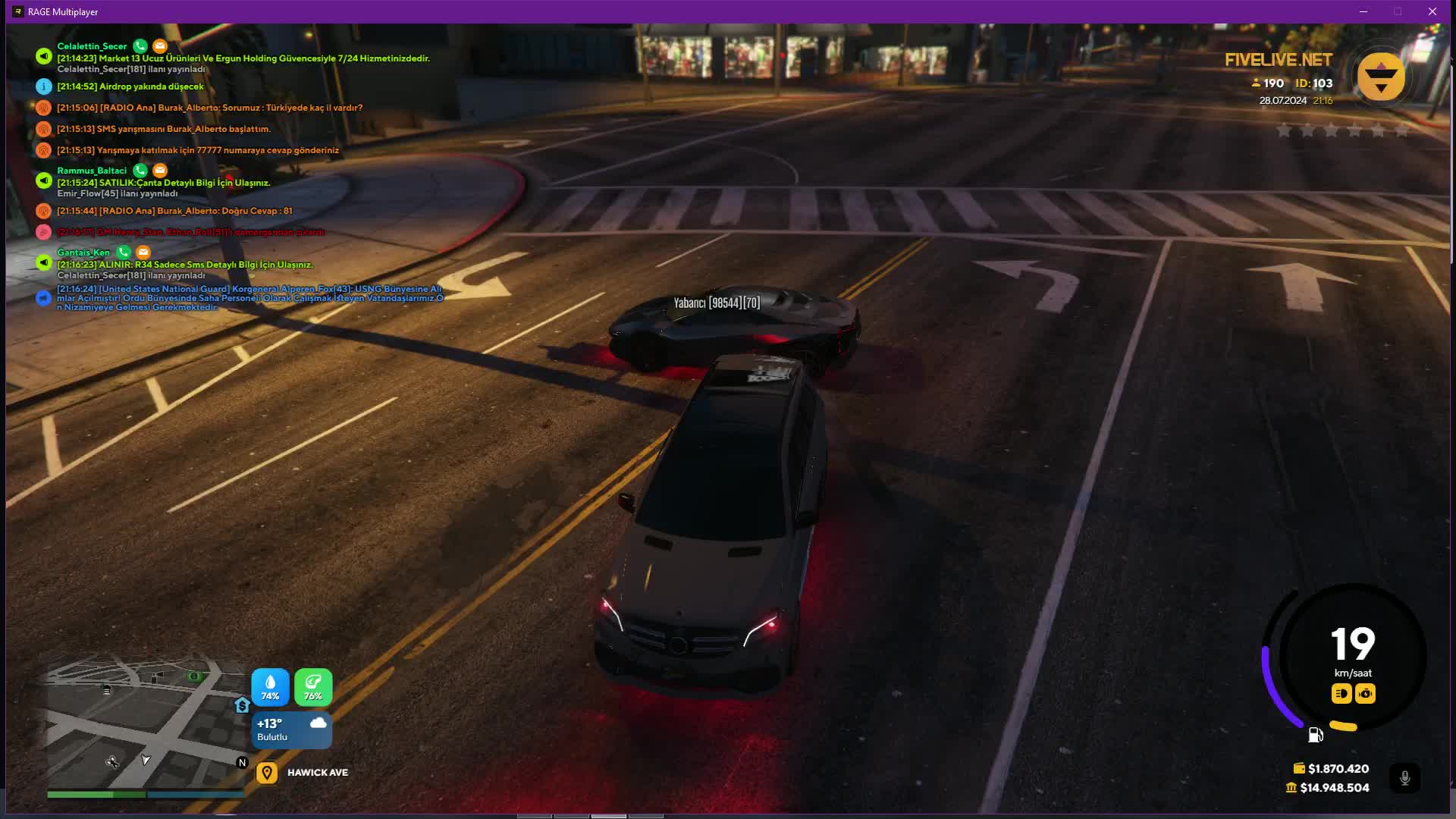Close the RAGE Multiplayer window
Screen dimensions: 1456x819
[1432, 11]
